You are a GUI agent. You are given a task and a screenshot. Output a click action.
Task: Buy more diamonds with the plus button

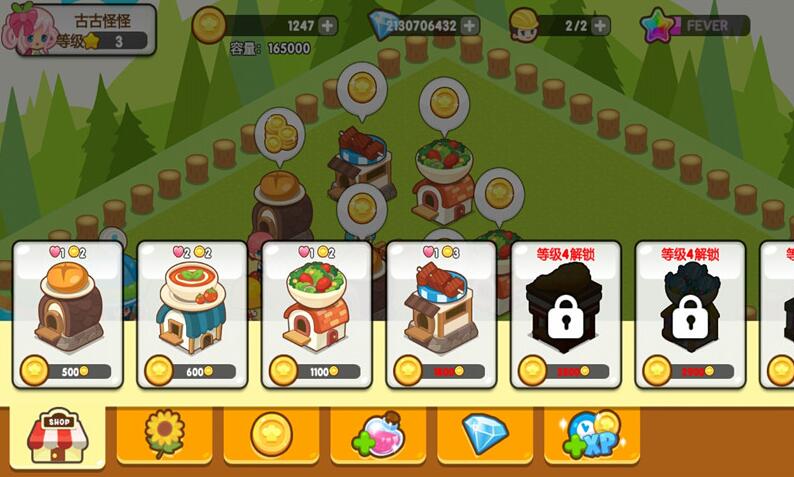(x=469, y=25)
